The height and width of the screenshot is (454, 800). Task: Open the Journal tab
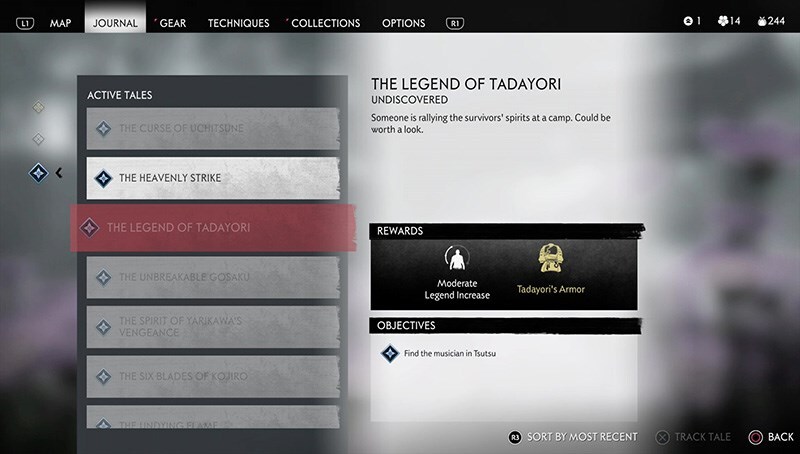click(115, 23)
